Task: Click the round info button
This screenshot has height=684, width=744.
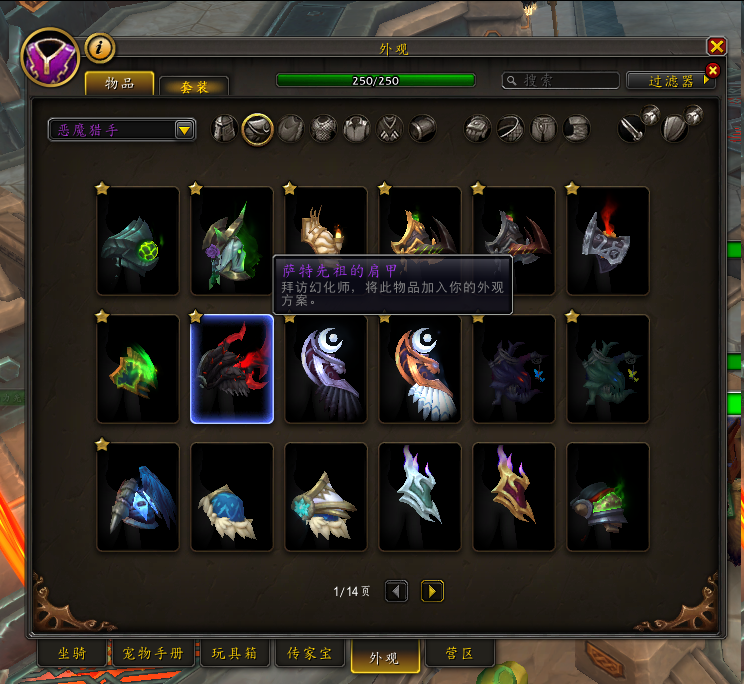Action: tap(99, 47)
